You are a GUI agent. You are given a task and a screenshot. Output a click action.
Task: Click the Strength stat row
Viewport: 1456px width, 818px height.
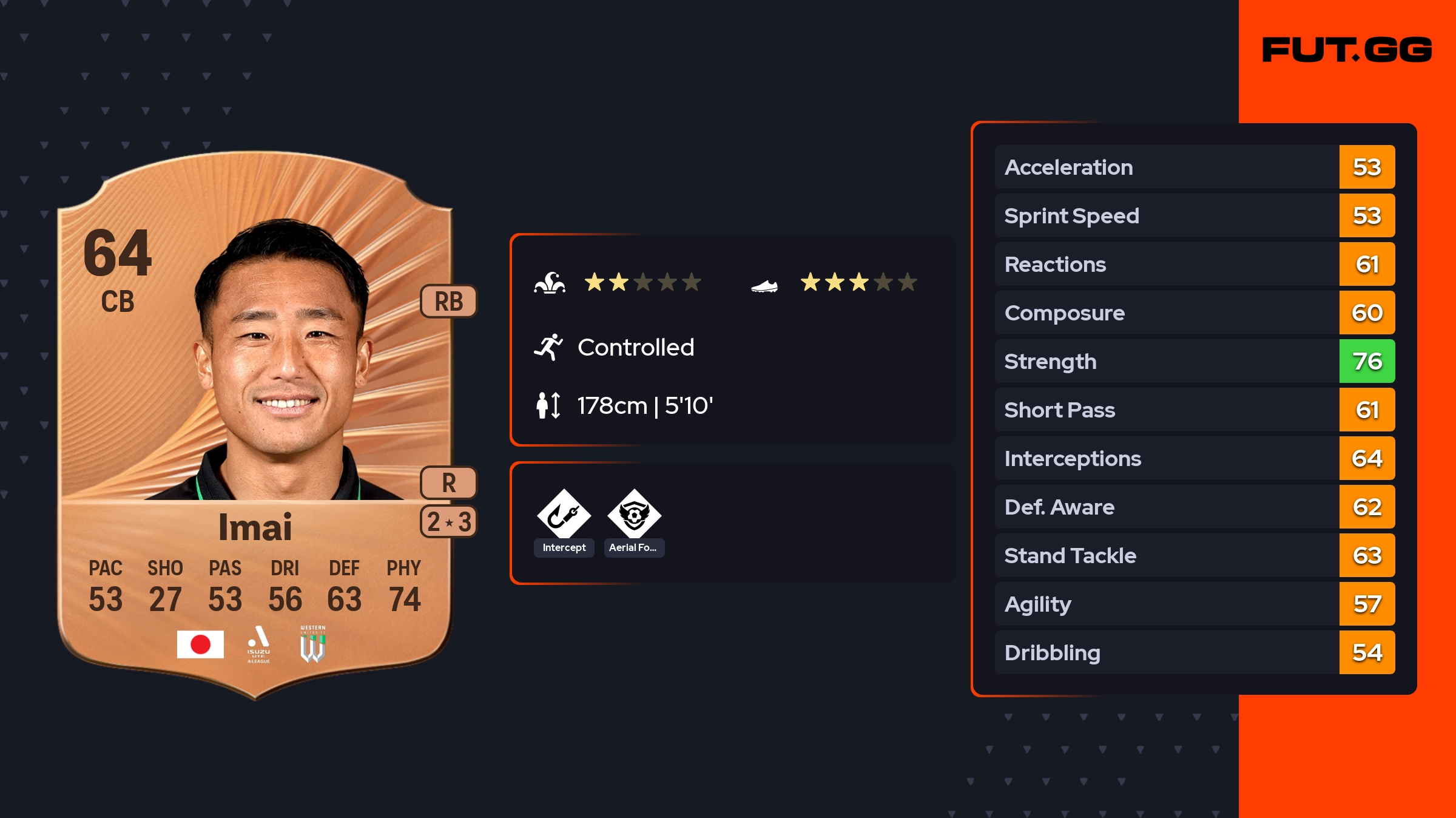[1194, 361]
